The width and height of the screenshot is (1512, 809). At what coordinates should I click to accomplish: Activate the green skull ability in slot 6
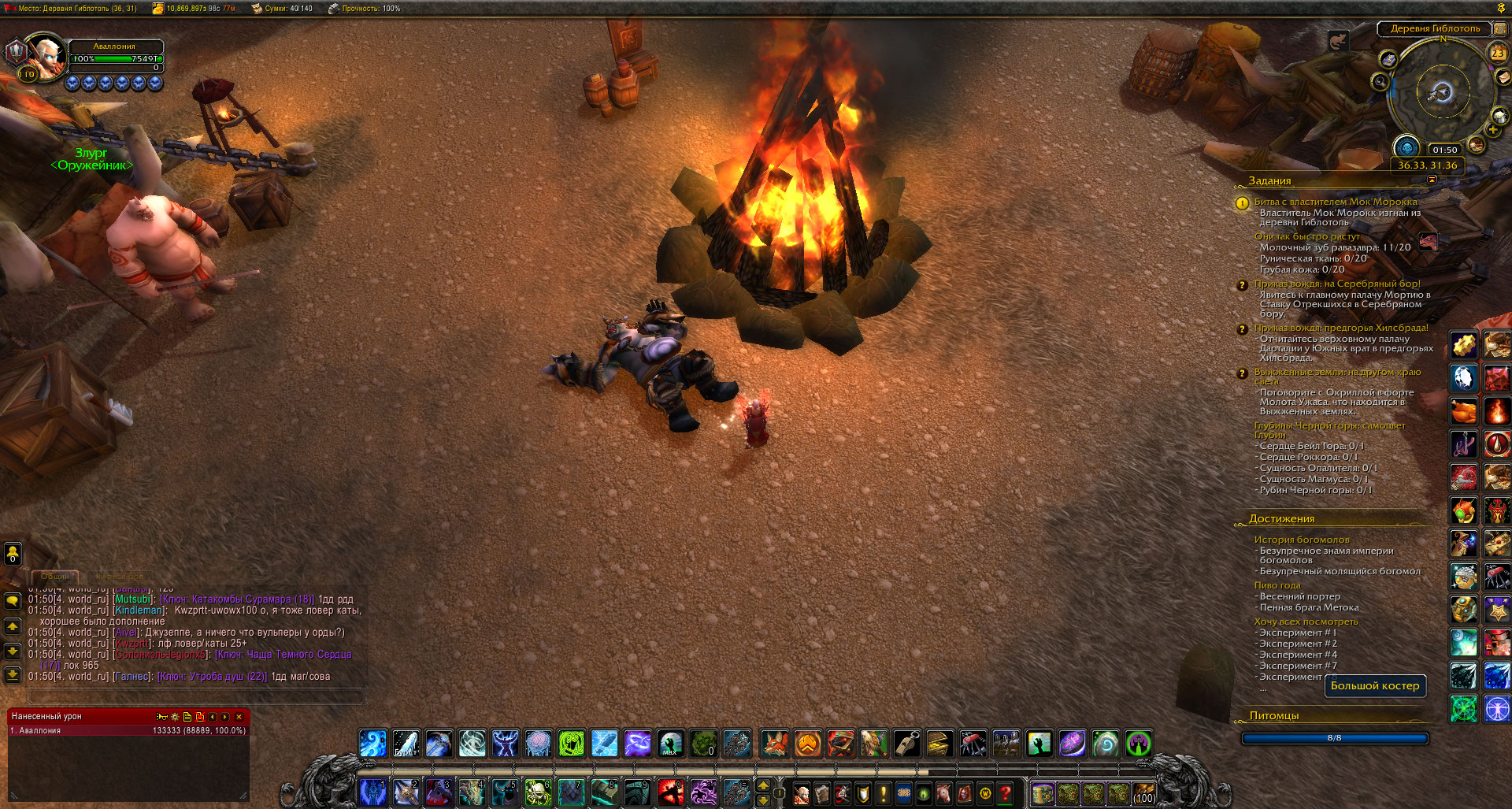click(x=538, y=792)
